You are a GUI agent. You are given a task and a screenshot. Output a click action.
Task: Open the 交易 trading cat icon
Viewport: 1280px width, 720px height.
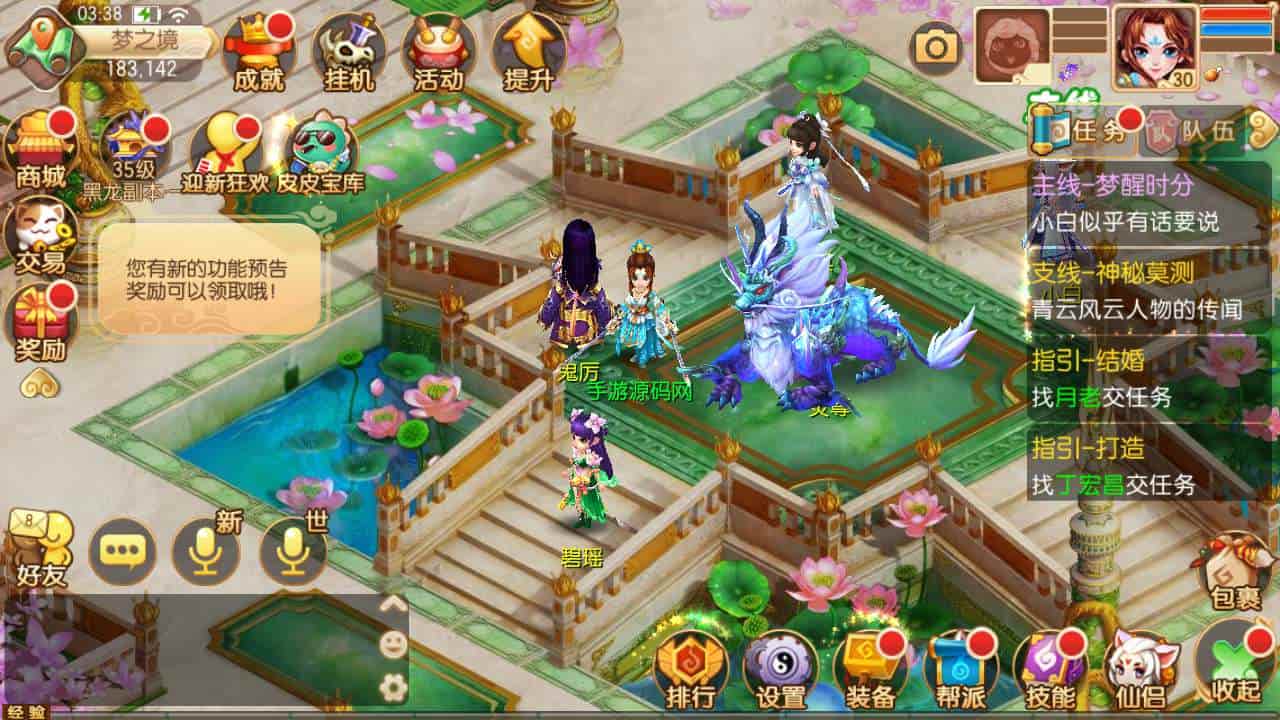point(40,236)
